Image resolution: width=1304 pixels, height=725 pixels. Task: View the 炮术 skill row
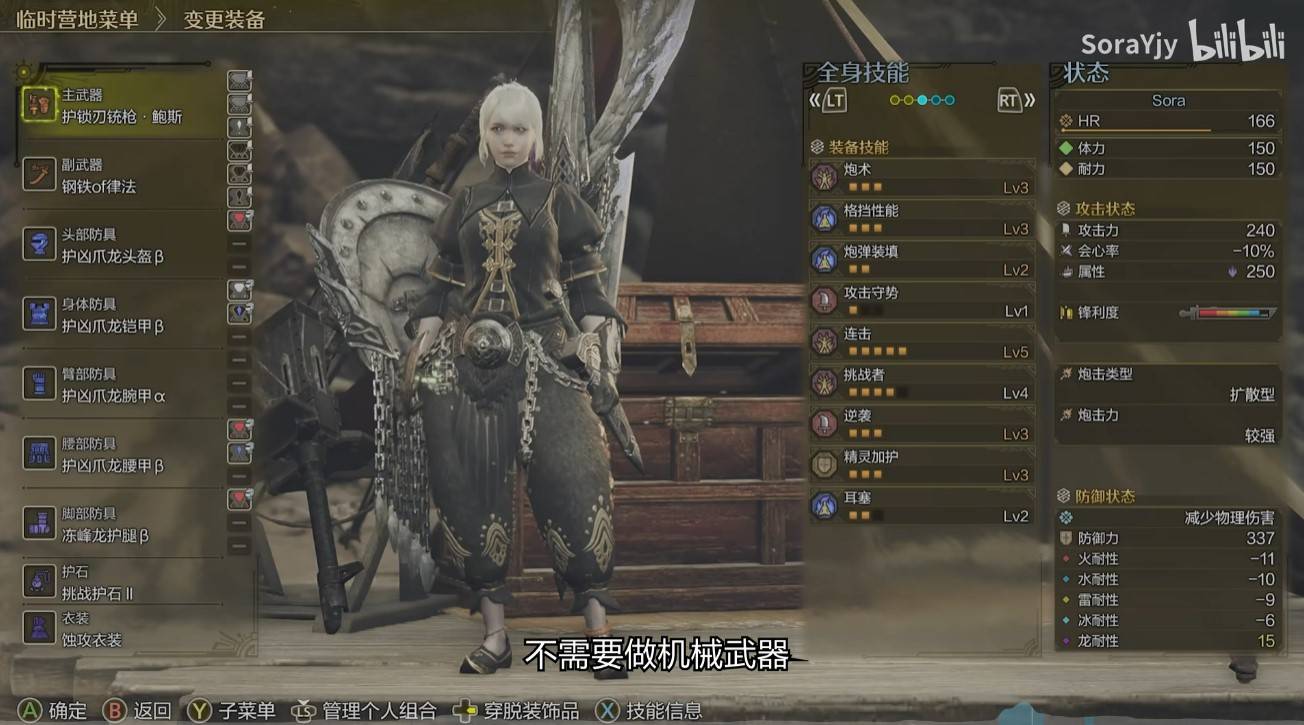(x=922, y=178)
